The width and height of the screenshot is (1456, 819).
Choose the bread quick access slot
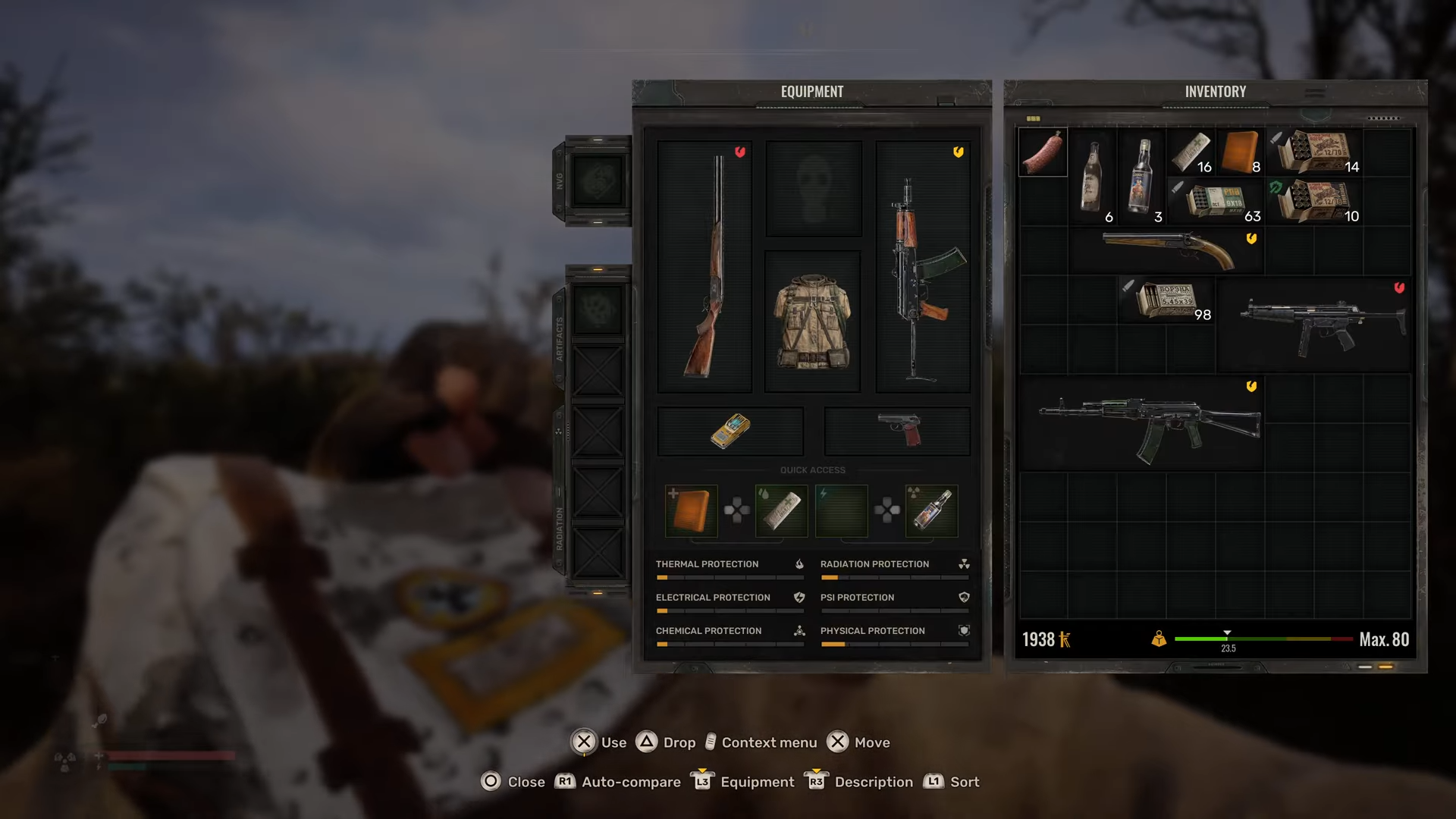(691, 511)
